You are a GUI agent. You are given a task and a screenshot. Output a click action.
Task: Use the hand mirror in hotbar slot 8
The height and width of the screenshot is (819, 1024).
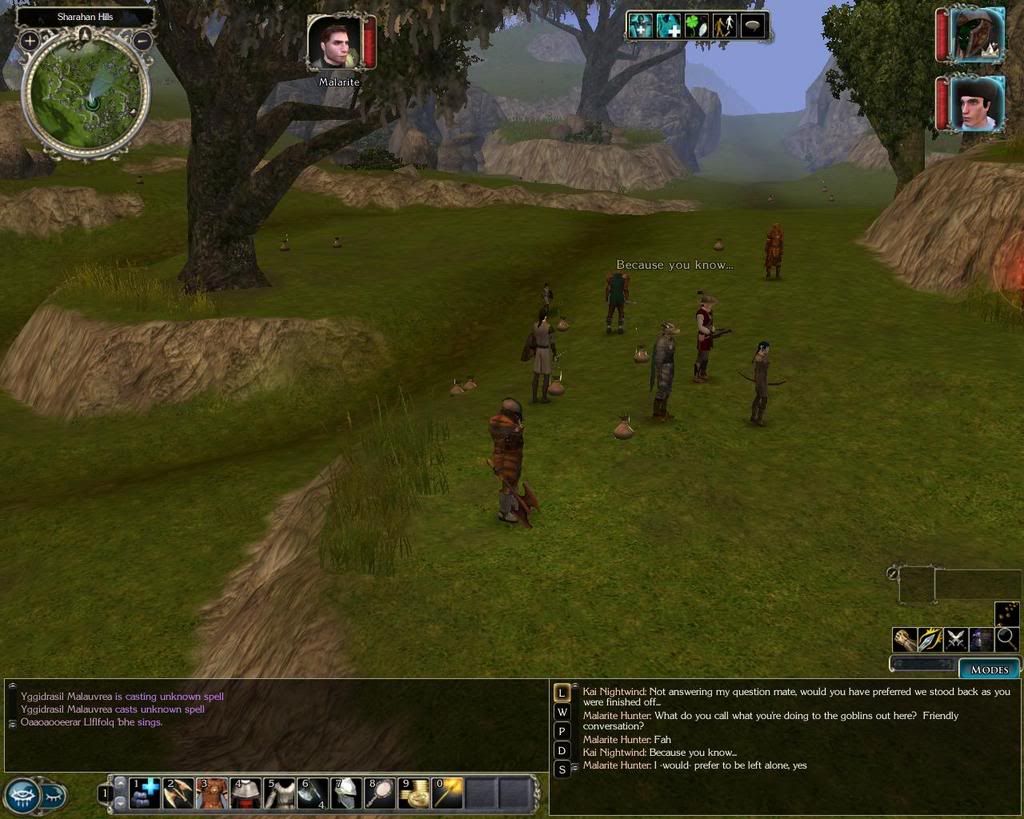[x=380, y=793]
